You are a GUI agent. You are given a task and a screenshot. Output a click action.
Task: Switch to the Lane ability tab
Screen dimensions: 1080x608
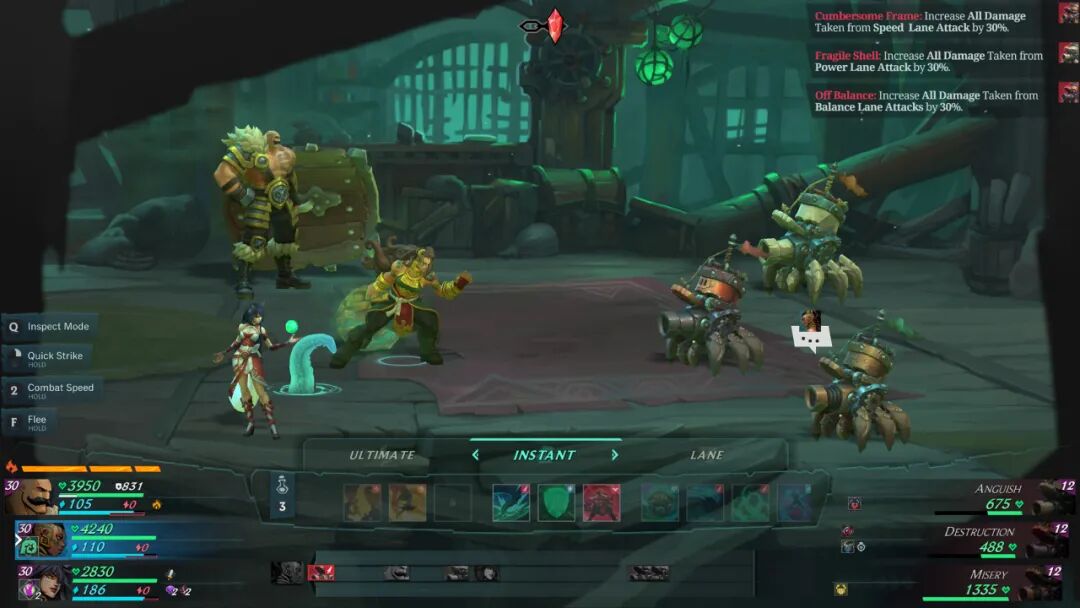pyautogui.click(x=707, y=455)
